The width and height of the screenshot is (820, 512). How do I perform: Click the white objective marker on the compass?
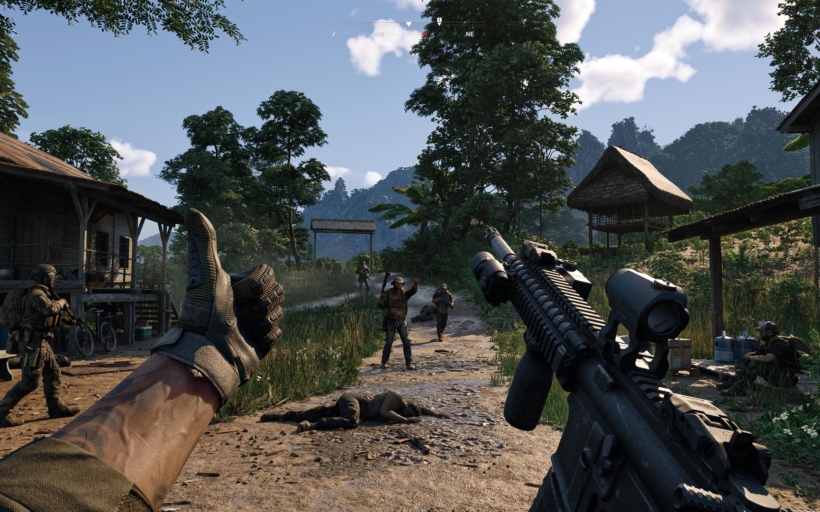pos(439,20)
